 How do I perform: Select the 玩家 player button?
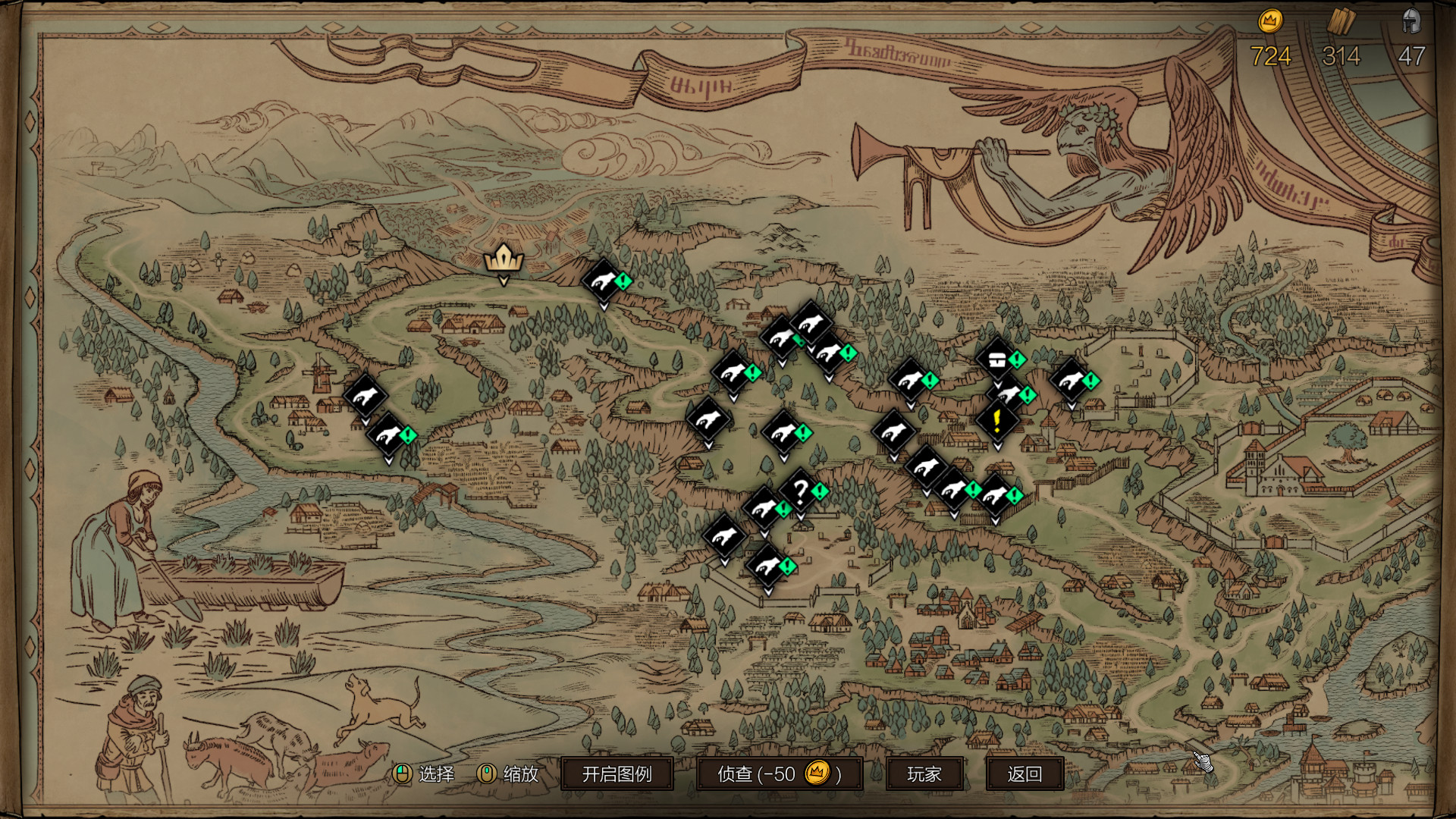click(924, 773)
